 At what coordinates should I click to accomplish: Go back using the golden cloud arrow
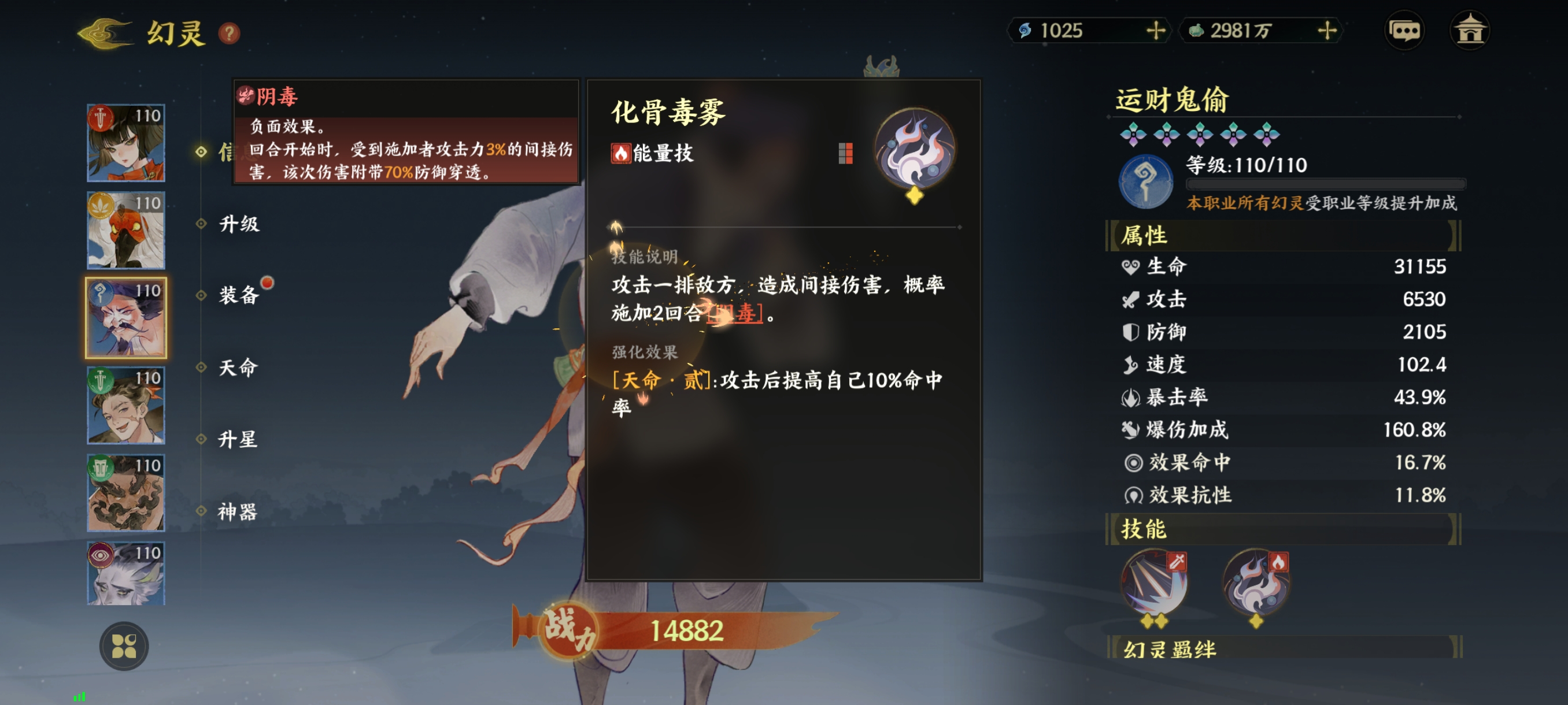point(105,33)
